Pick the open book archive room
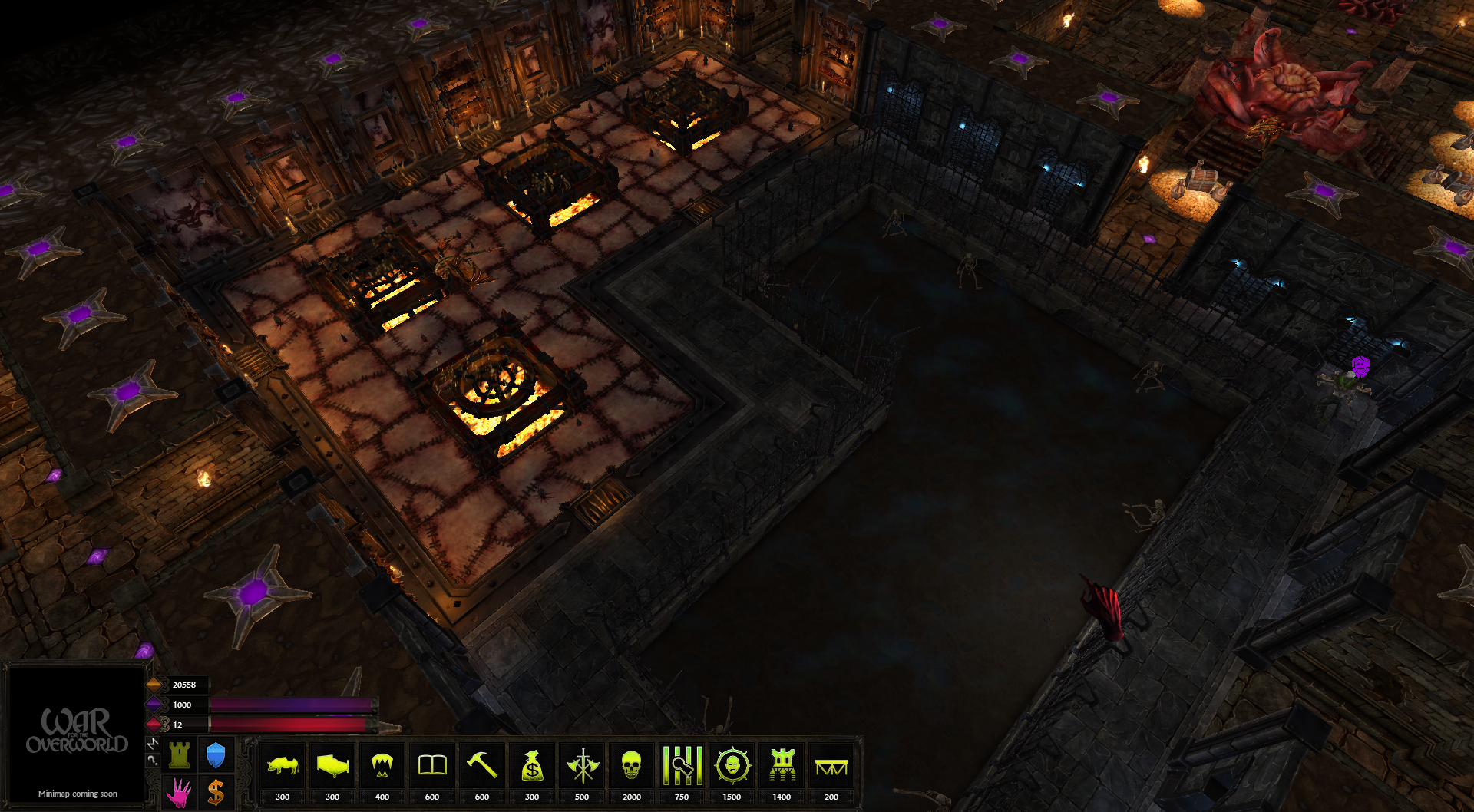Viewport: 1474px width, 812px height. (x=432, y=765)
